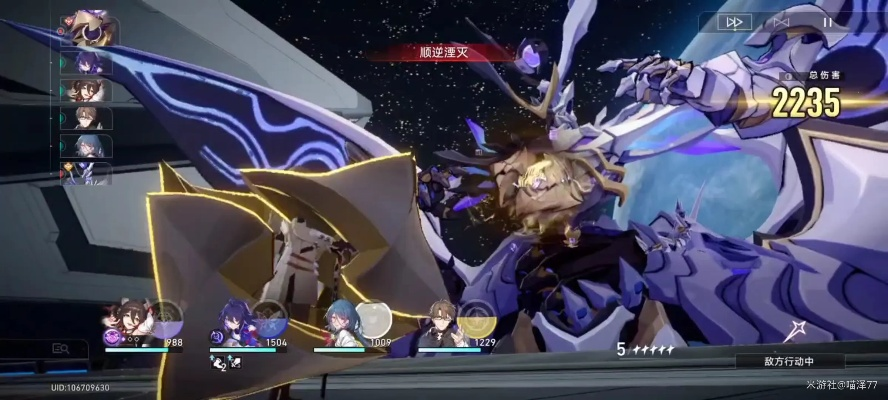Click the boss portrait in the turn order

tap(90, 28)
